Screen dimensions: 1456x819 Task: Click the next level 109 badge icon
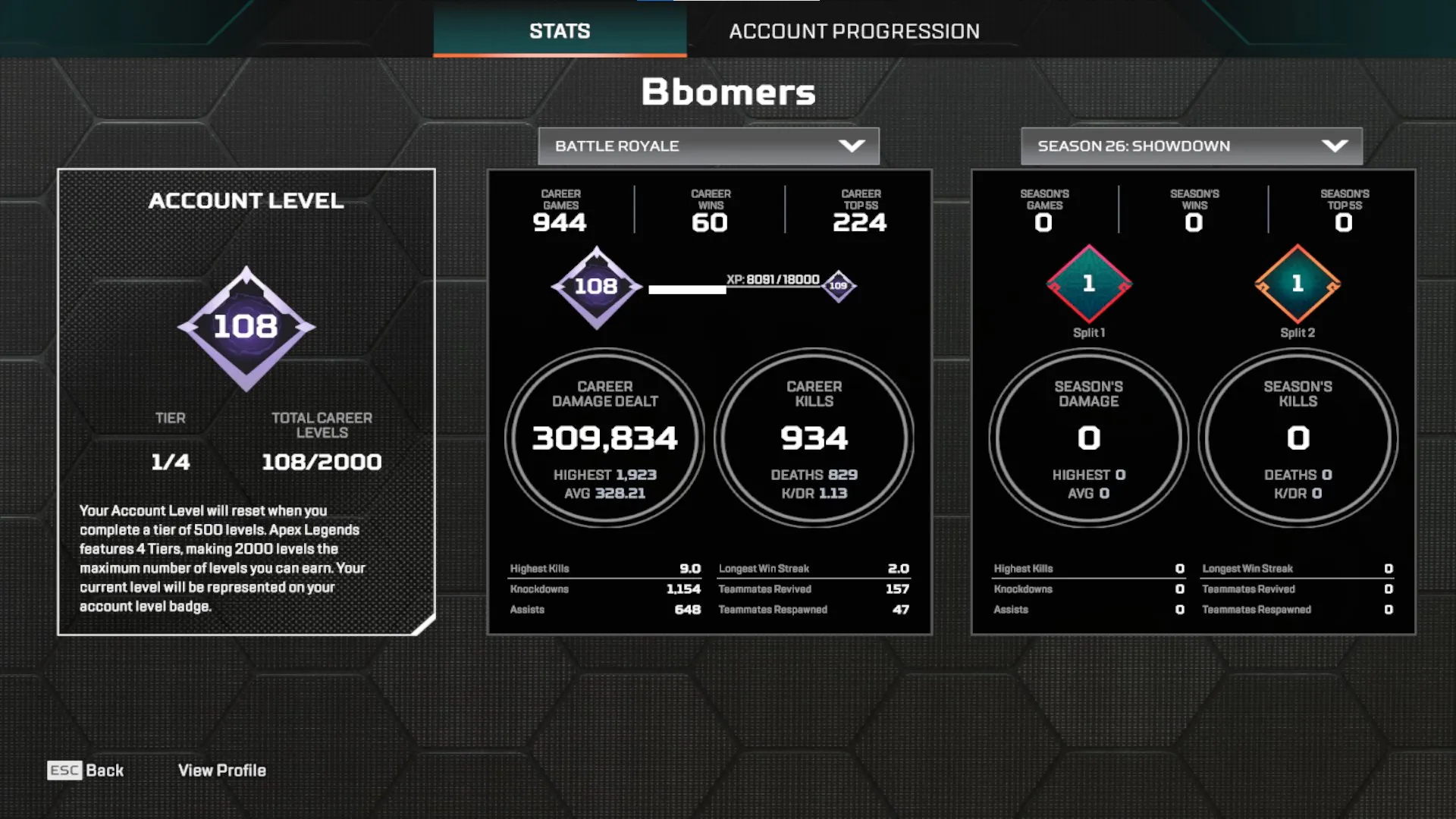(x=838, y=287)
